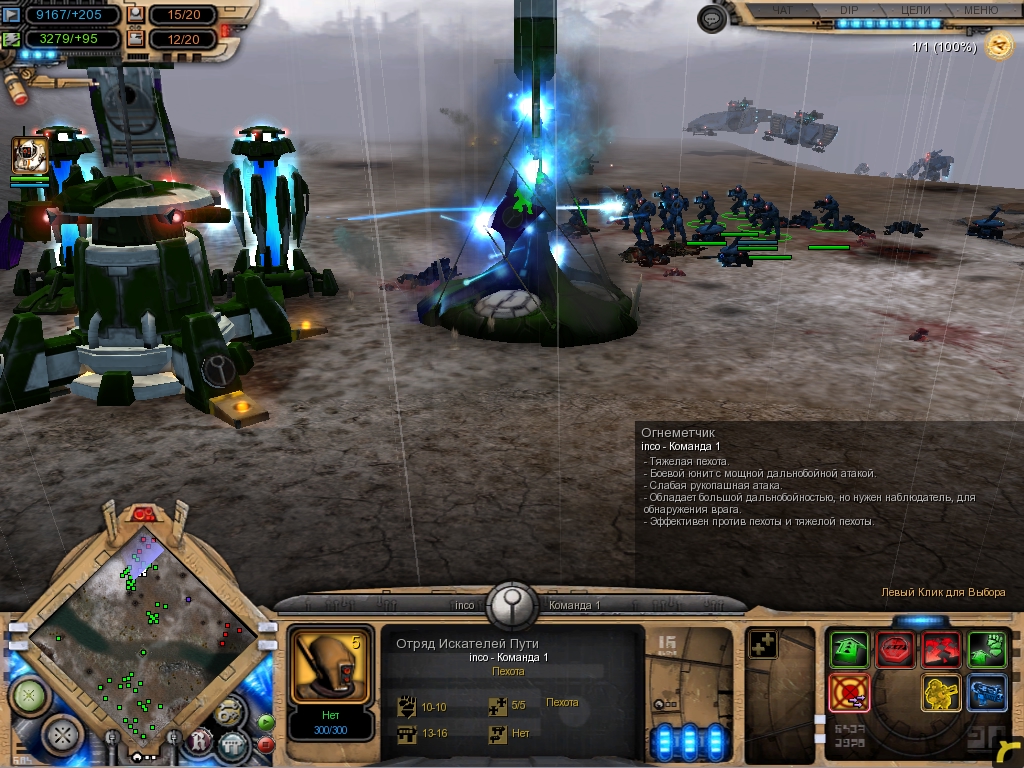Activate the green fist melee command

click(987, 650)
